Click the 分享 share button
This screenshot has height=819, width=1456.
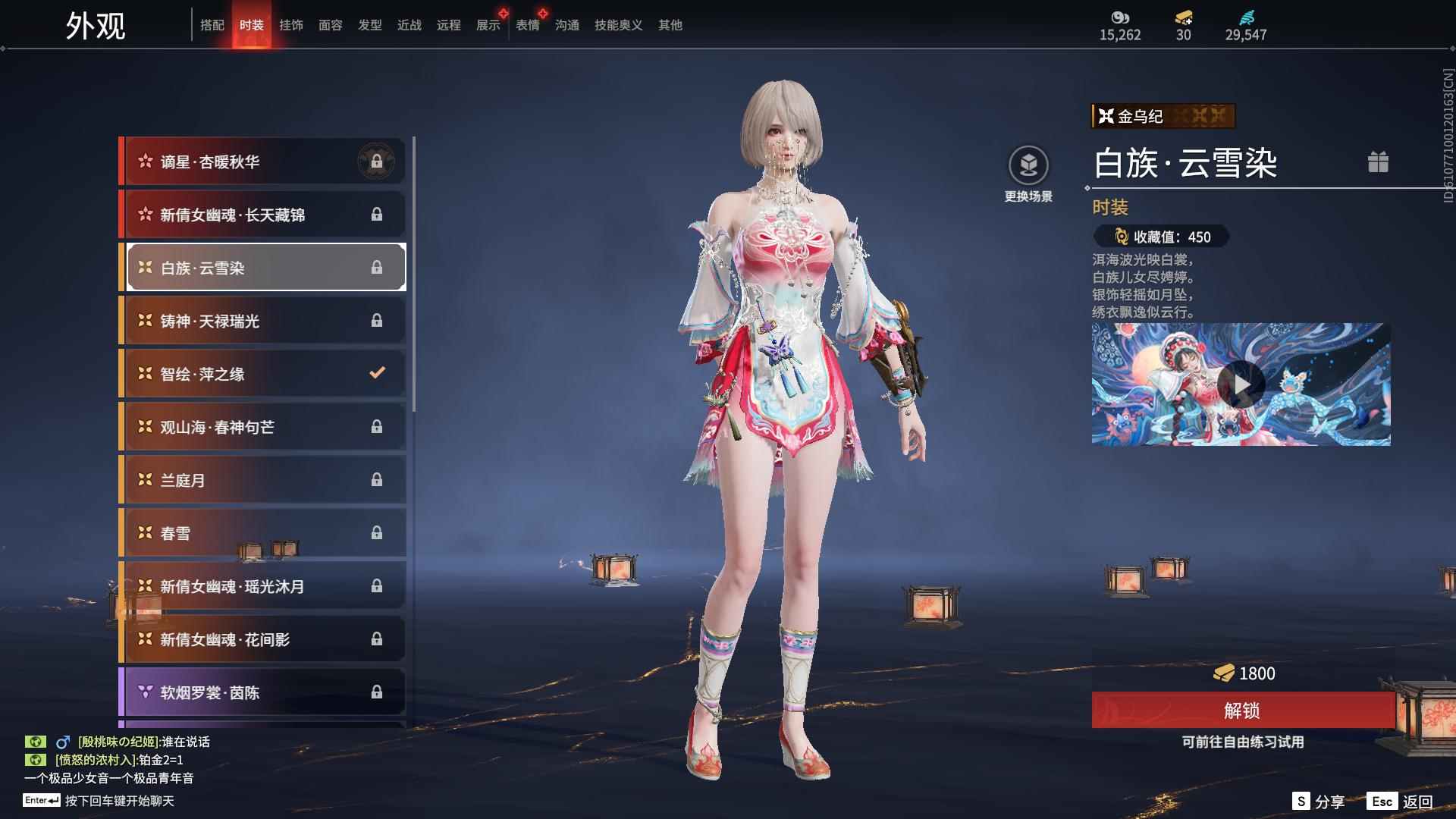pyautogui.click(x=1319, y=802)
